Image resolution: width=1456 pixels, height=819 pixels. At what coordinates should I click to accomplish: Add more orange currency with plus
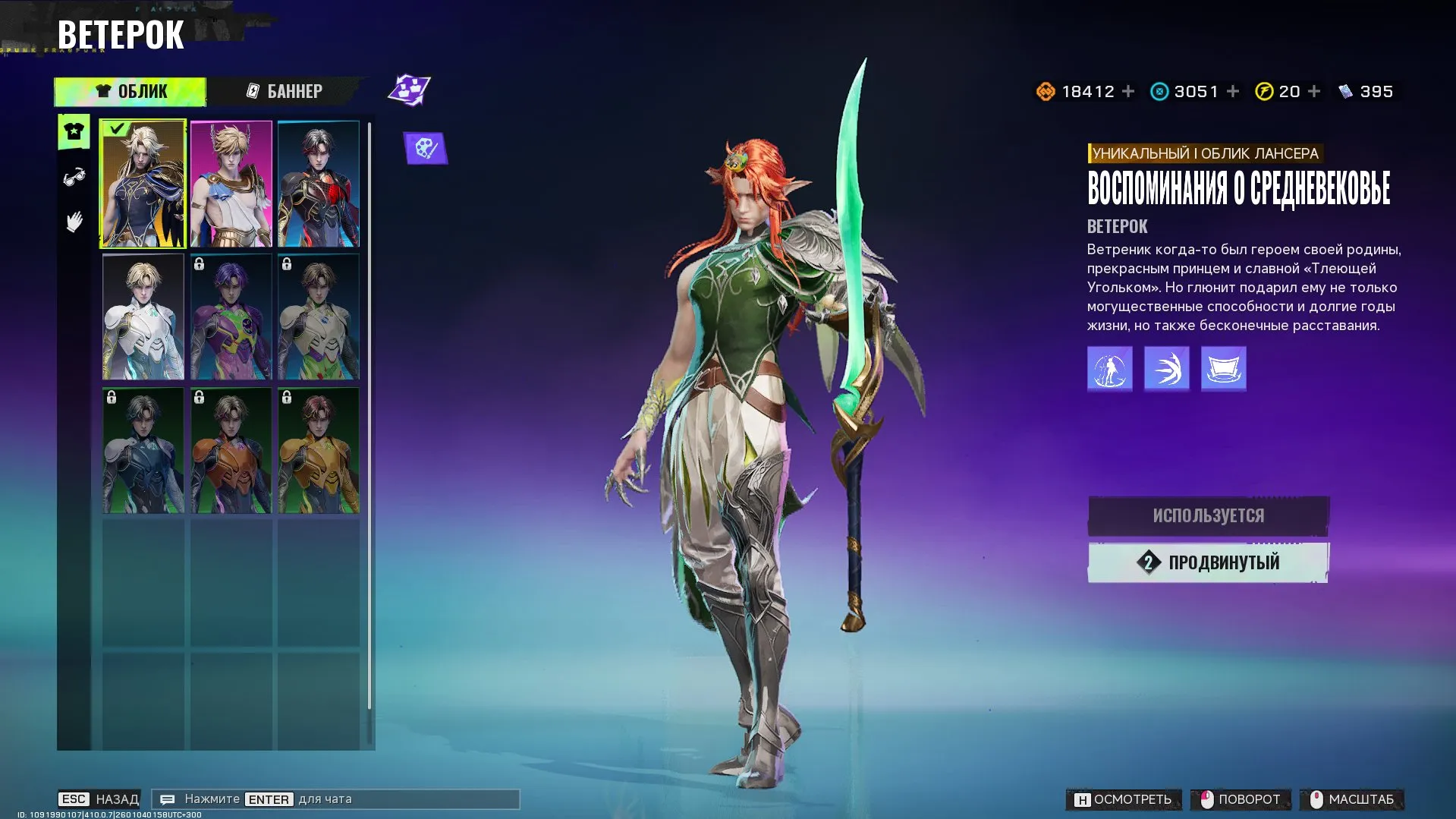pyautogui.click(x=1128, y=91)
